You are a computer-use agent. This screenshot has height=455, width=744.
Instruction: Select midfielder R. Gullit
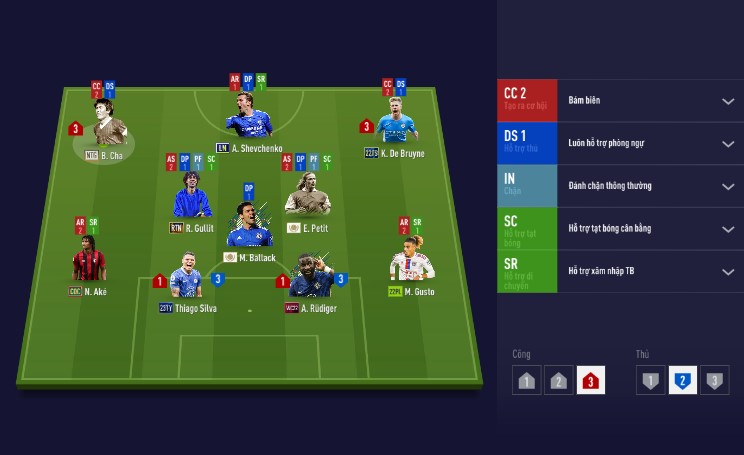192,196
